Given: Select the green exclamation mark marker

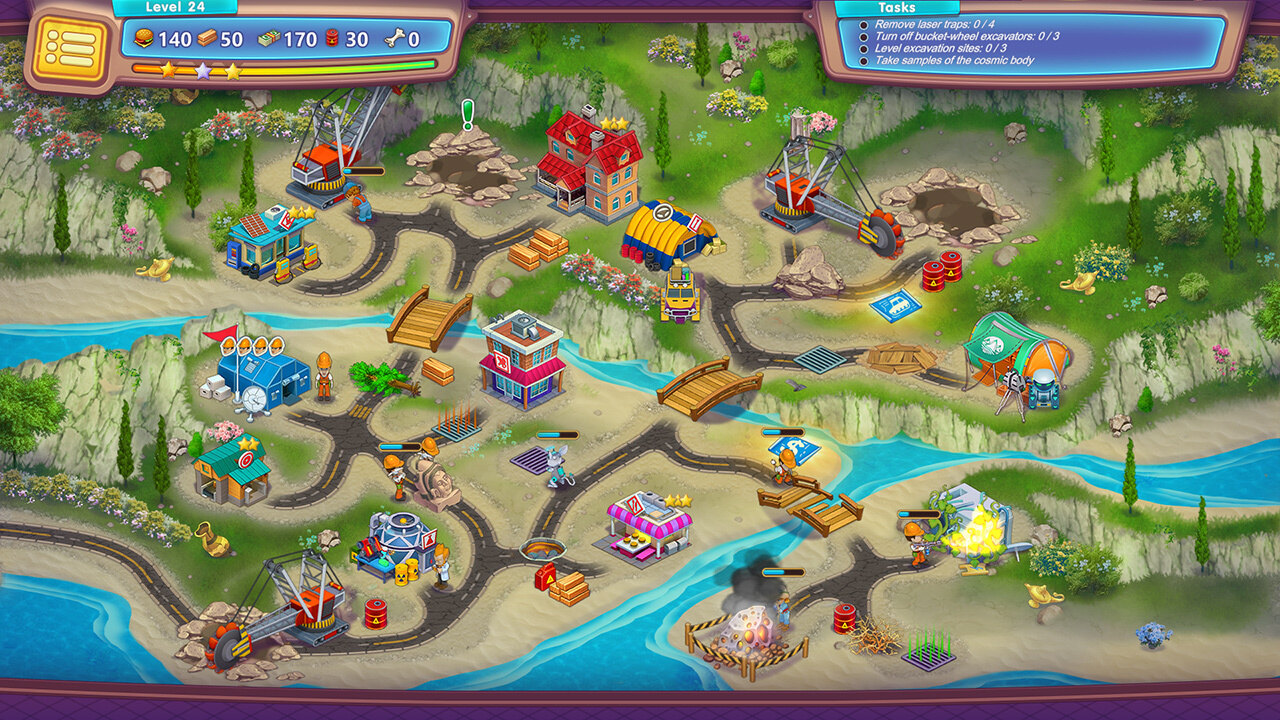Looking at the screenshot, I should [467, 113].
